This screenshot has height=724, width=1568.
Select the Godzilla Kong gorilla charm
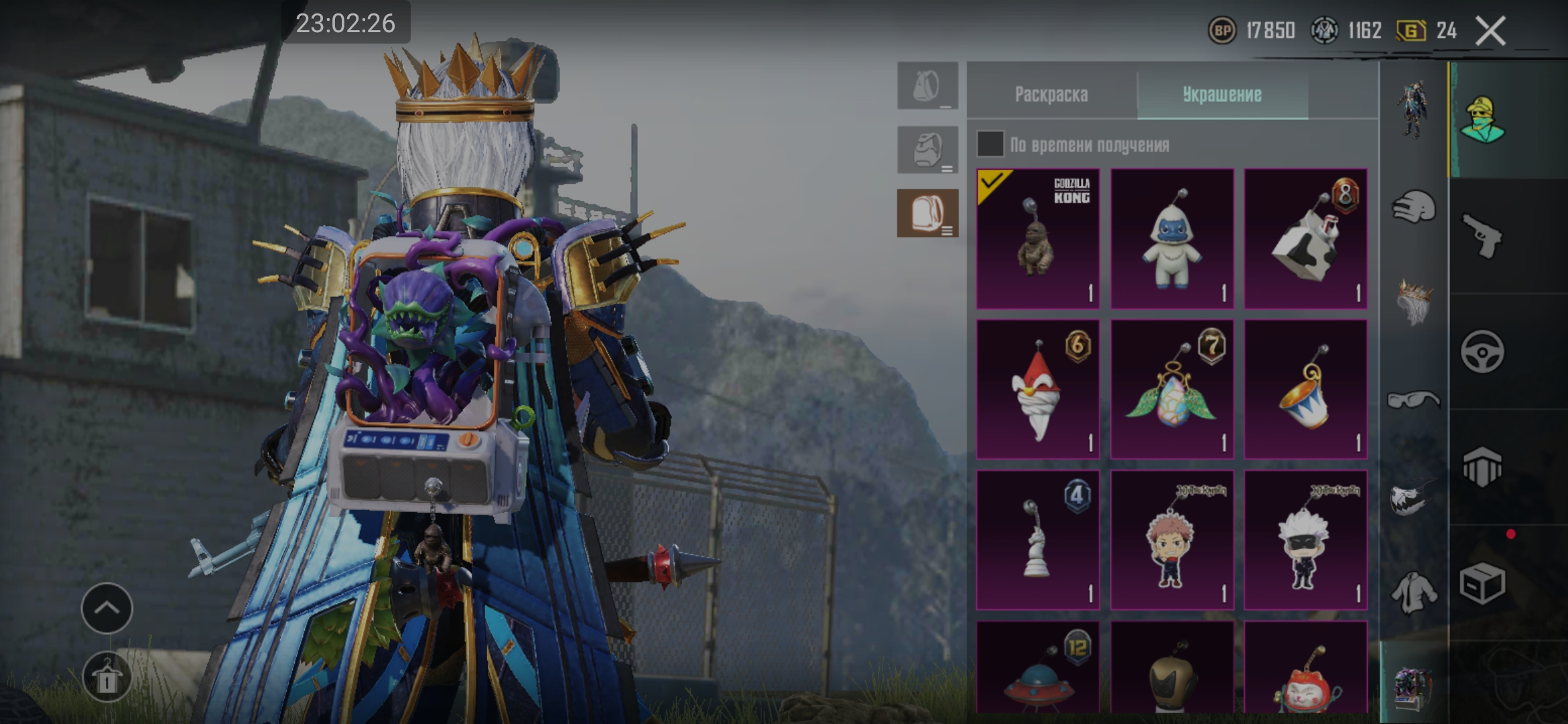[1037, 239]
